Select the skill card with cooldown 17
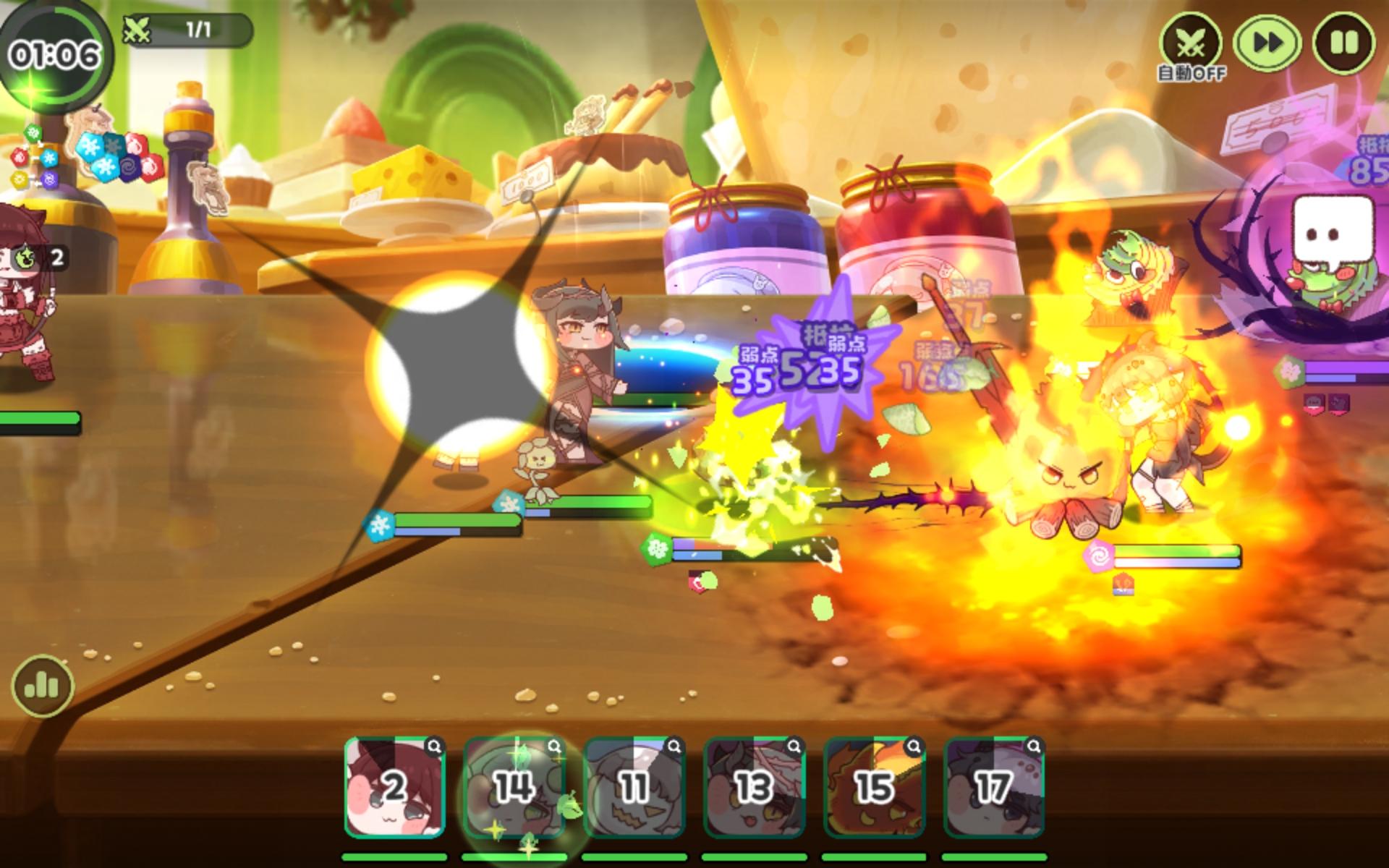Image resolution: width=1389 pixels, height=868 pixels. 994,788
